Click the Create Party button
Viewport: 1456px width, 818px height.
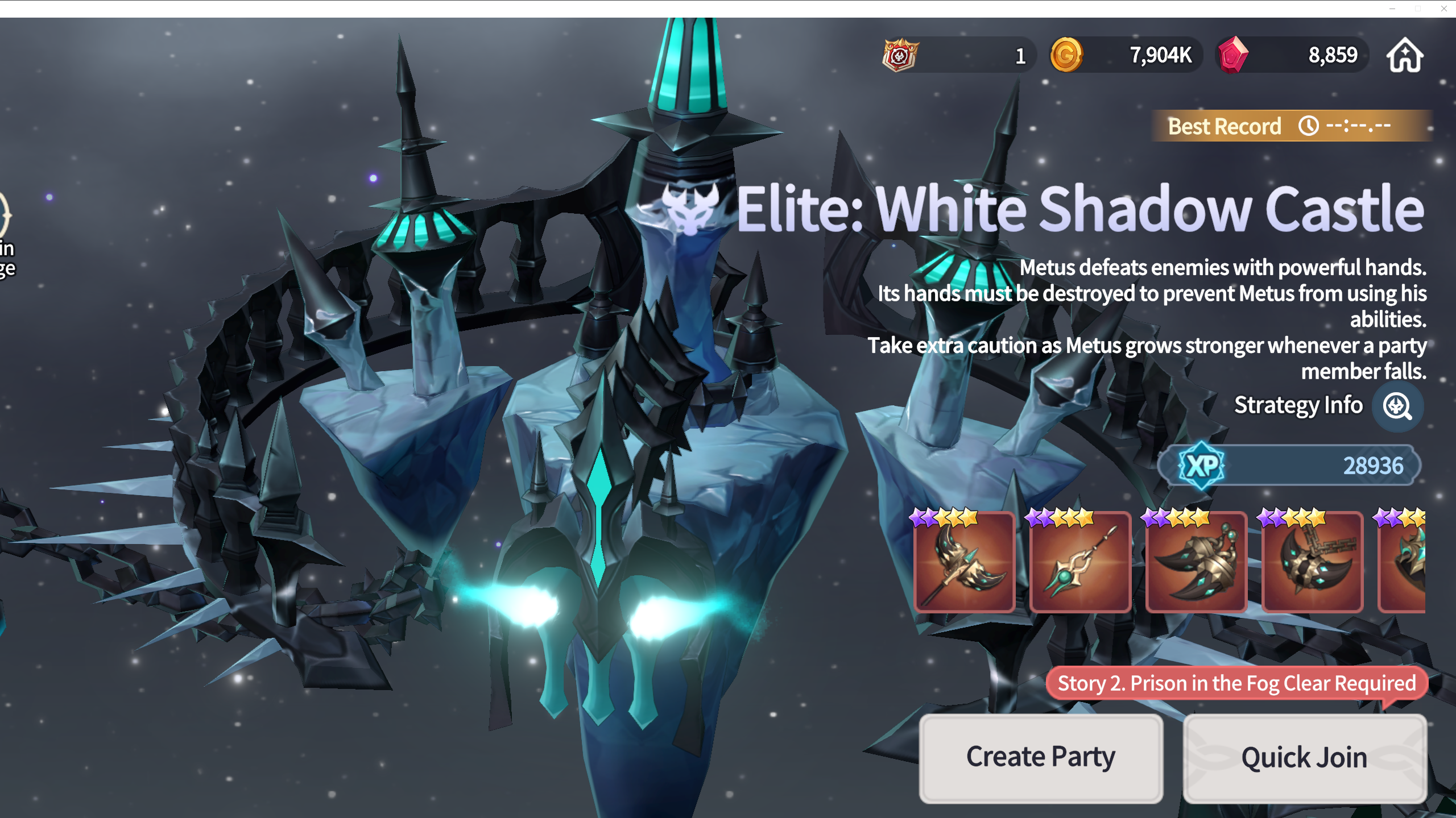tap(1041, 758)
